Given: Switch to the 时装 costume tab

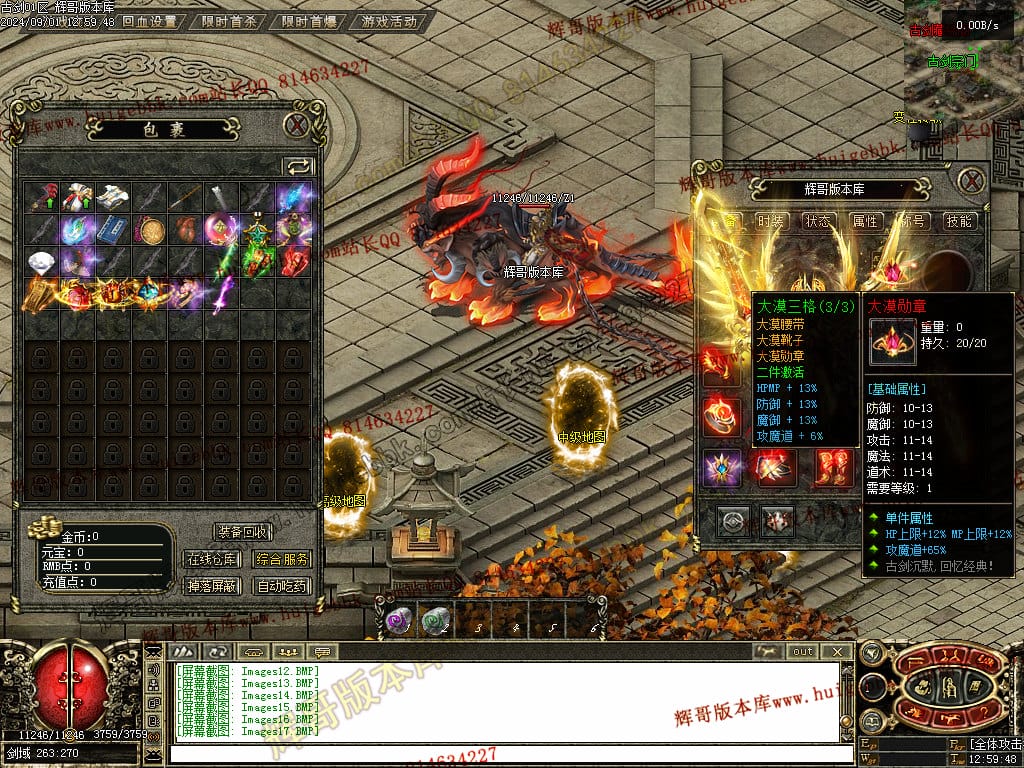Looking at the screenshot, I should click(x=770, y=221).
